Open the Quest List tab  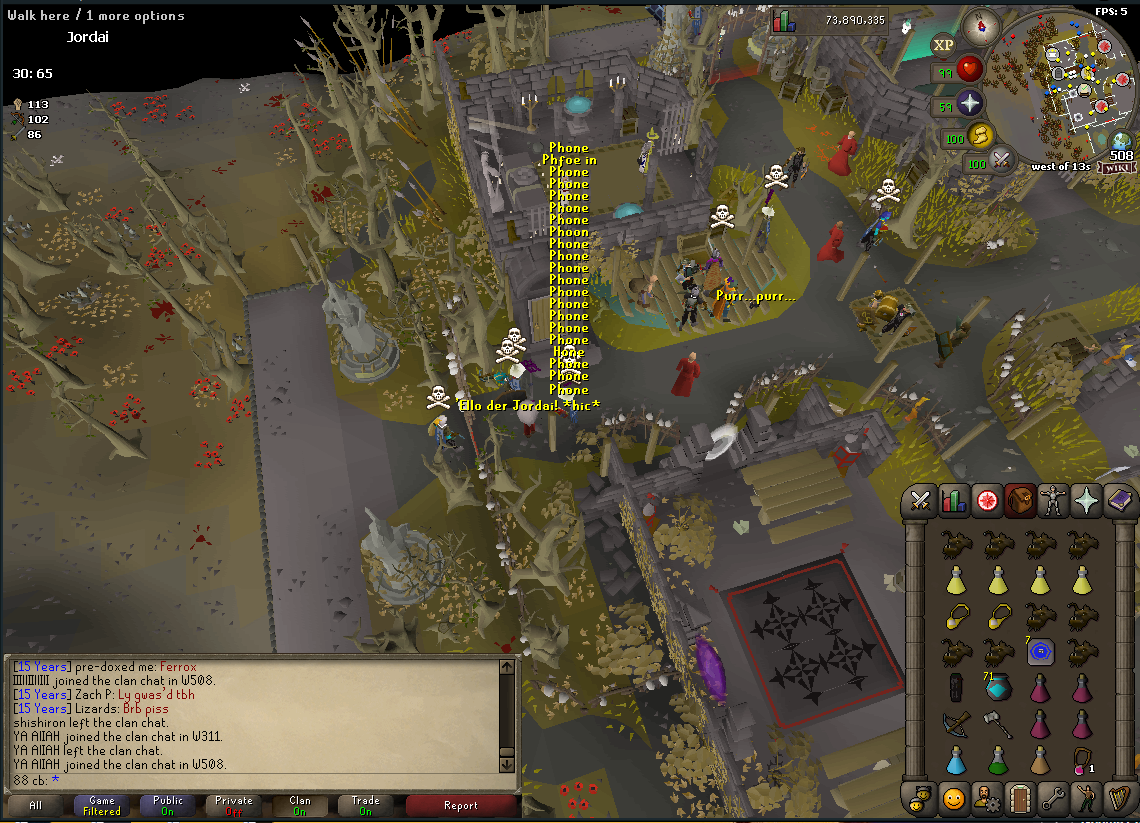988,501
